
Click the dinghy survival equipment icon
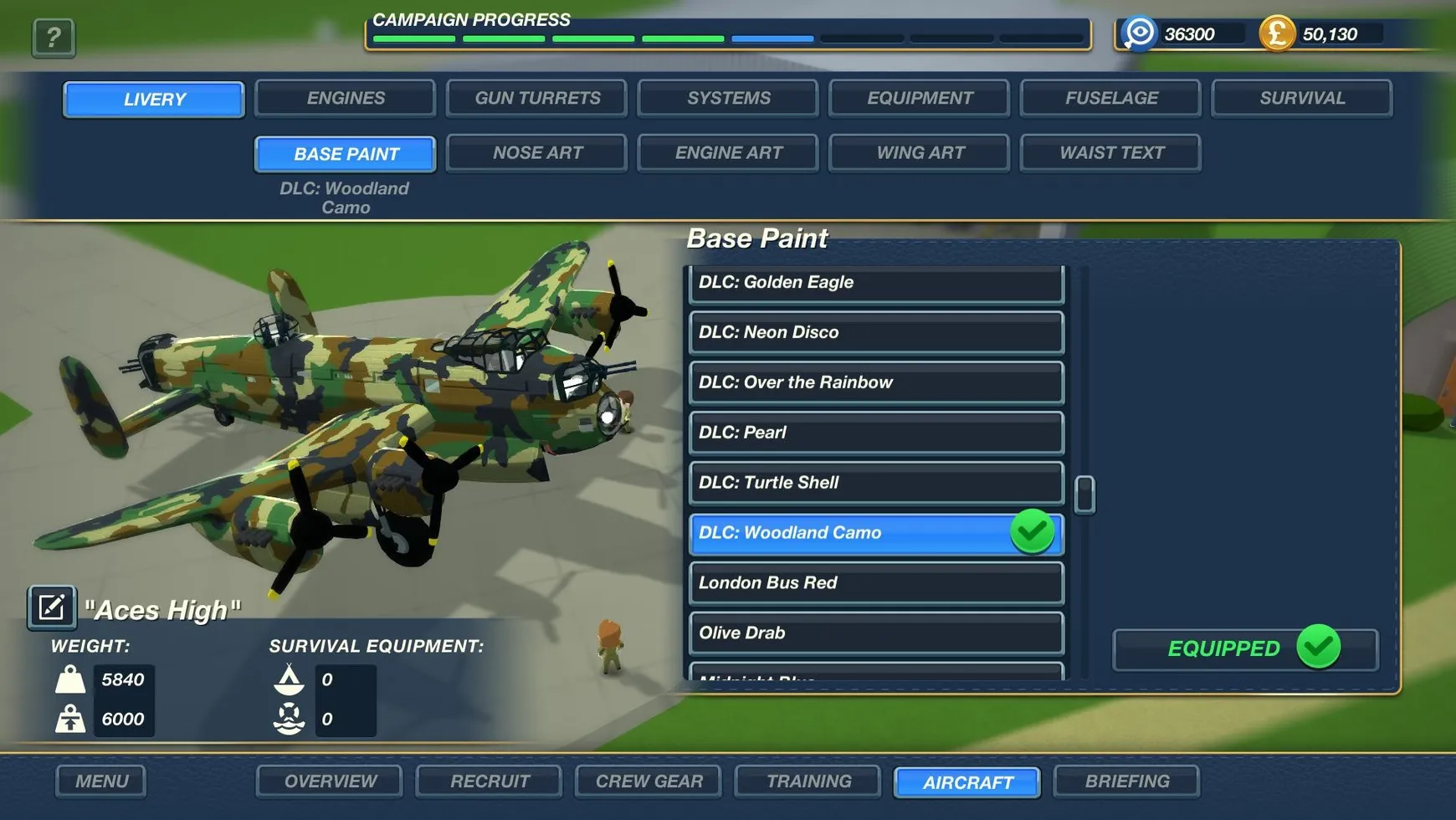(x=289, y=679)
